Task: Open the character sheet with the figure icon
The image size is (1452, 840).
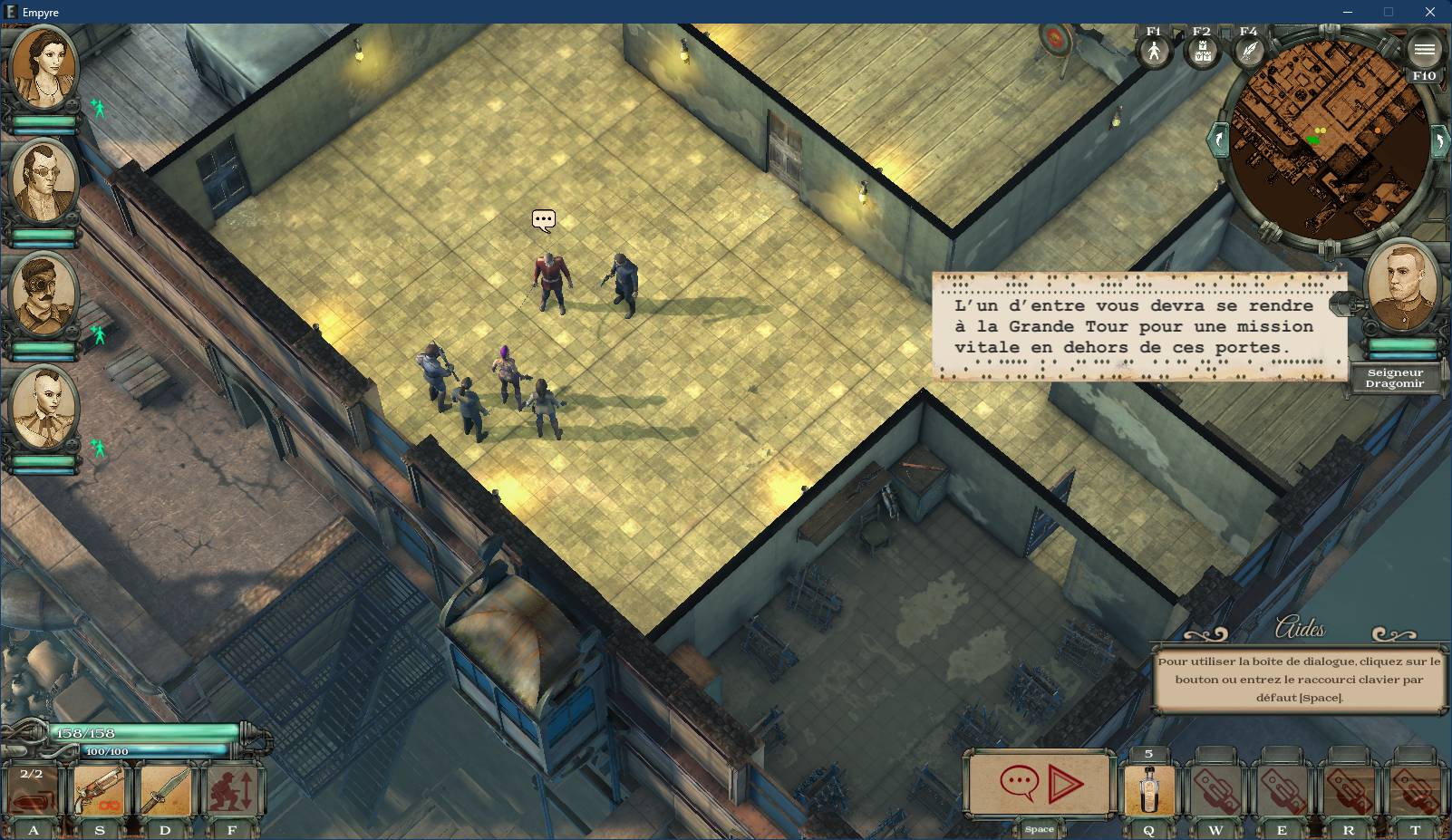Action: click(x=1154, y=51)
